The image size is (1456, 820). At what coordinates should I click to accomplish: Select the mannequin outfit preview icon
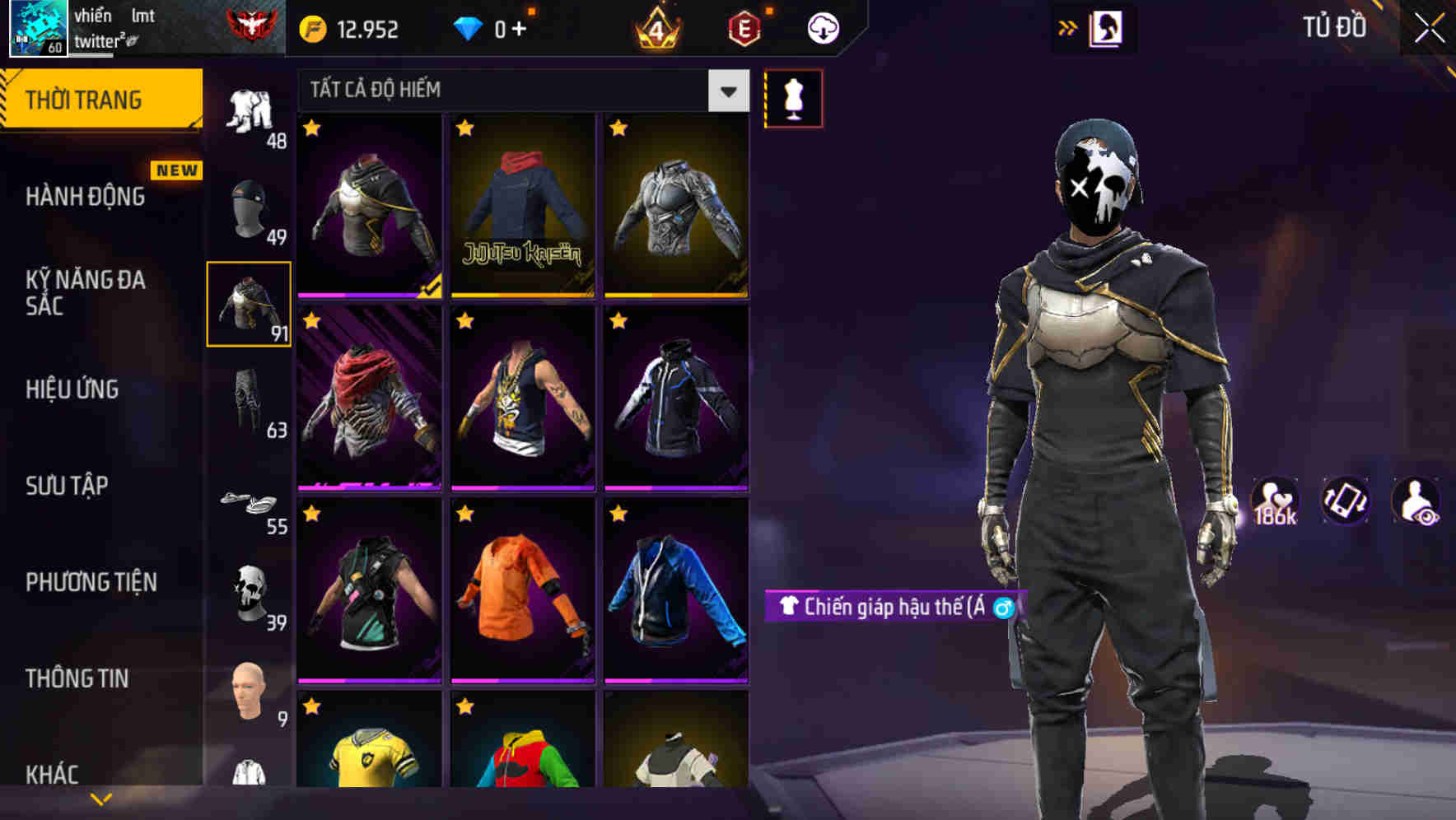[x=793, y=97]
